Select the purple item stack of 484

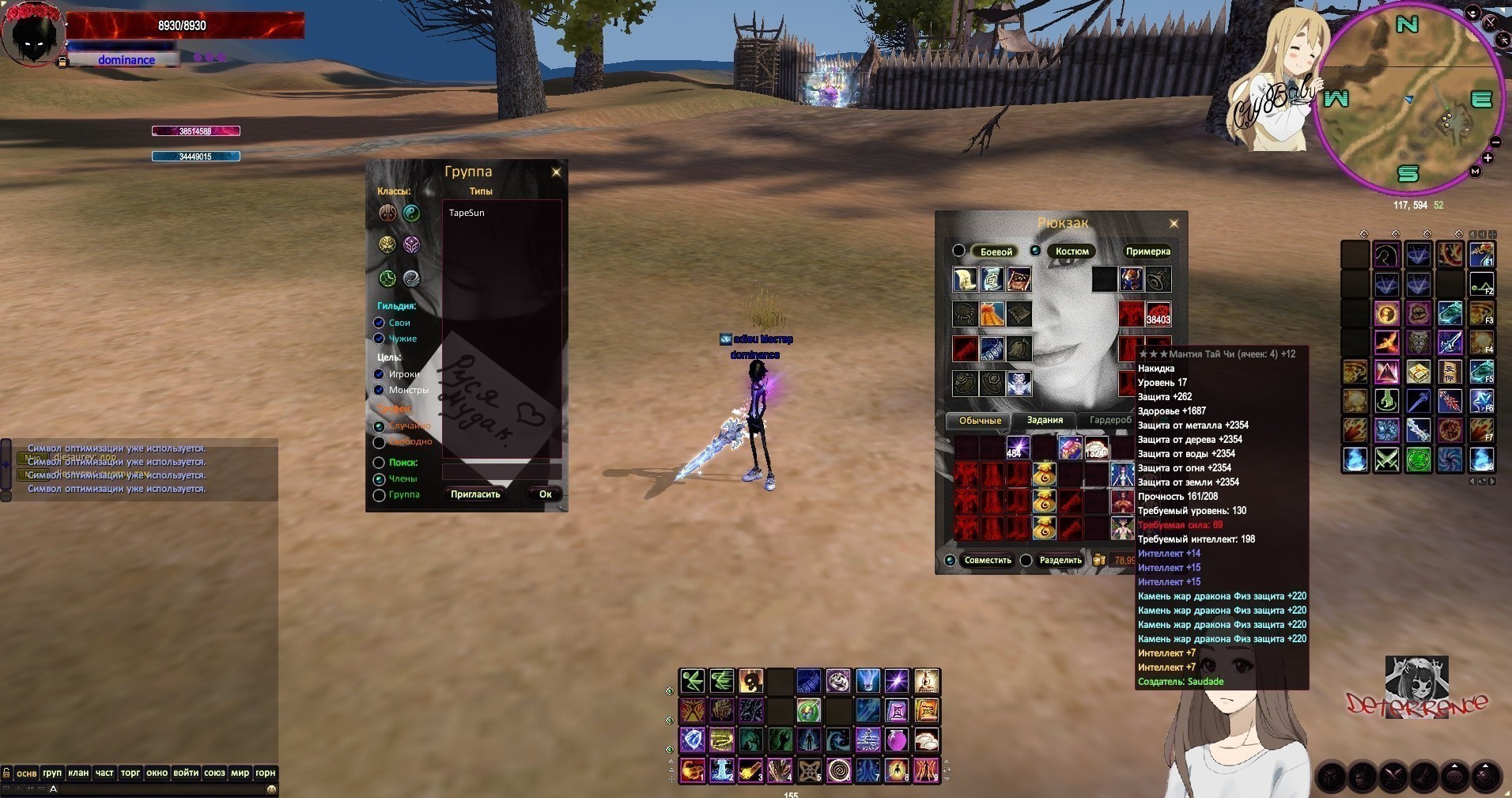click(1017, 448)
